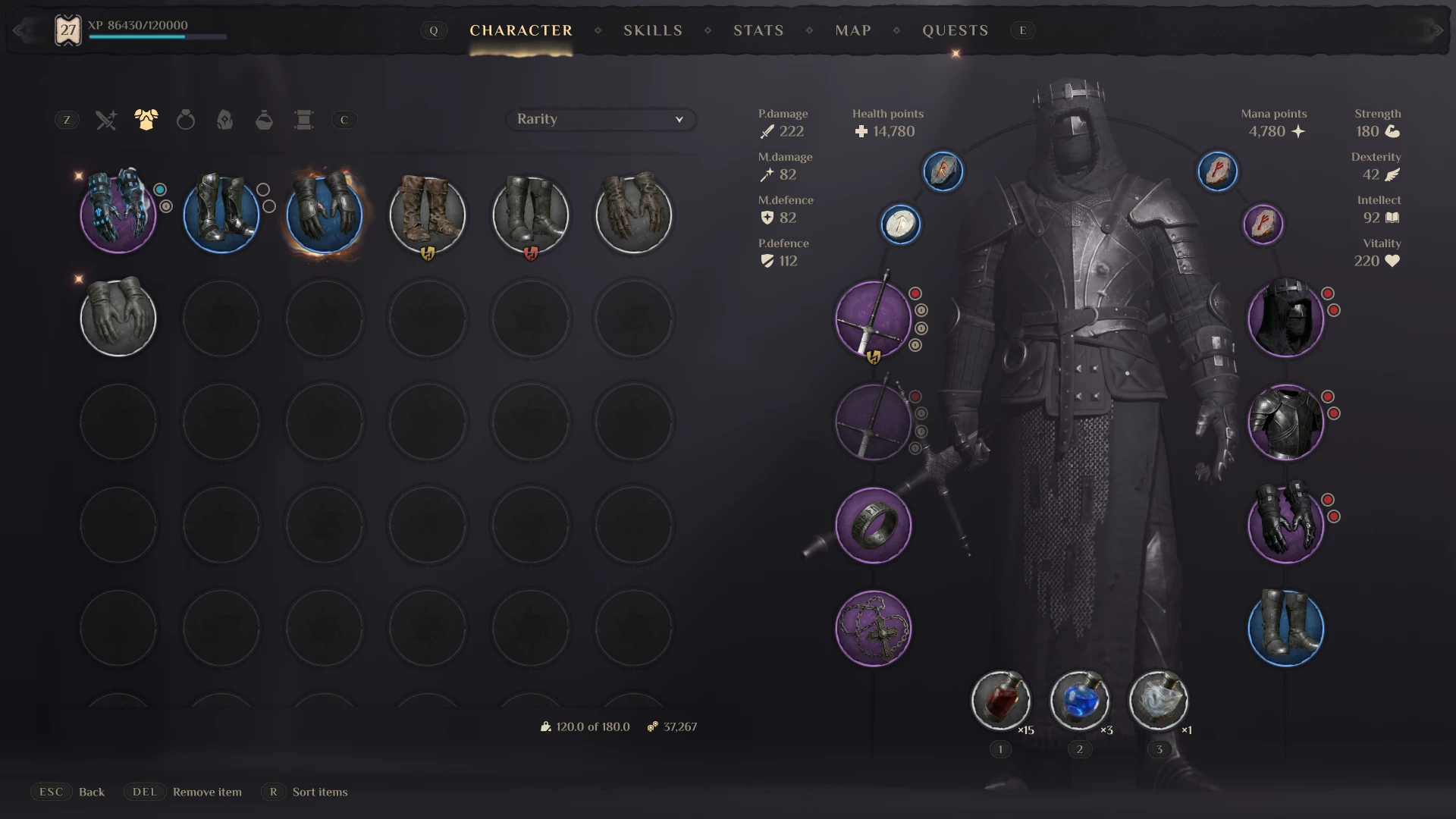Show the weapons inventory category
The height and width of the screenshot is (819, 1456).
[x=106, y=120]
